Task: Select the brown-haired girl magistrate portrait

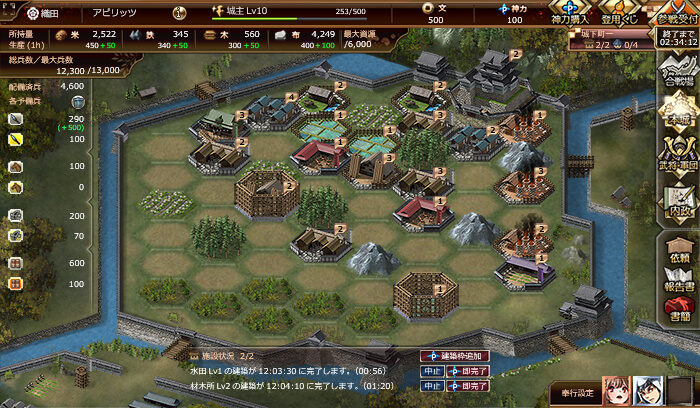Action: coord(618,391)
